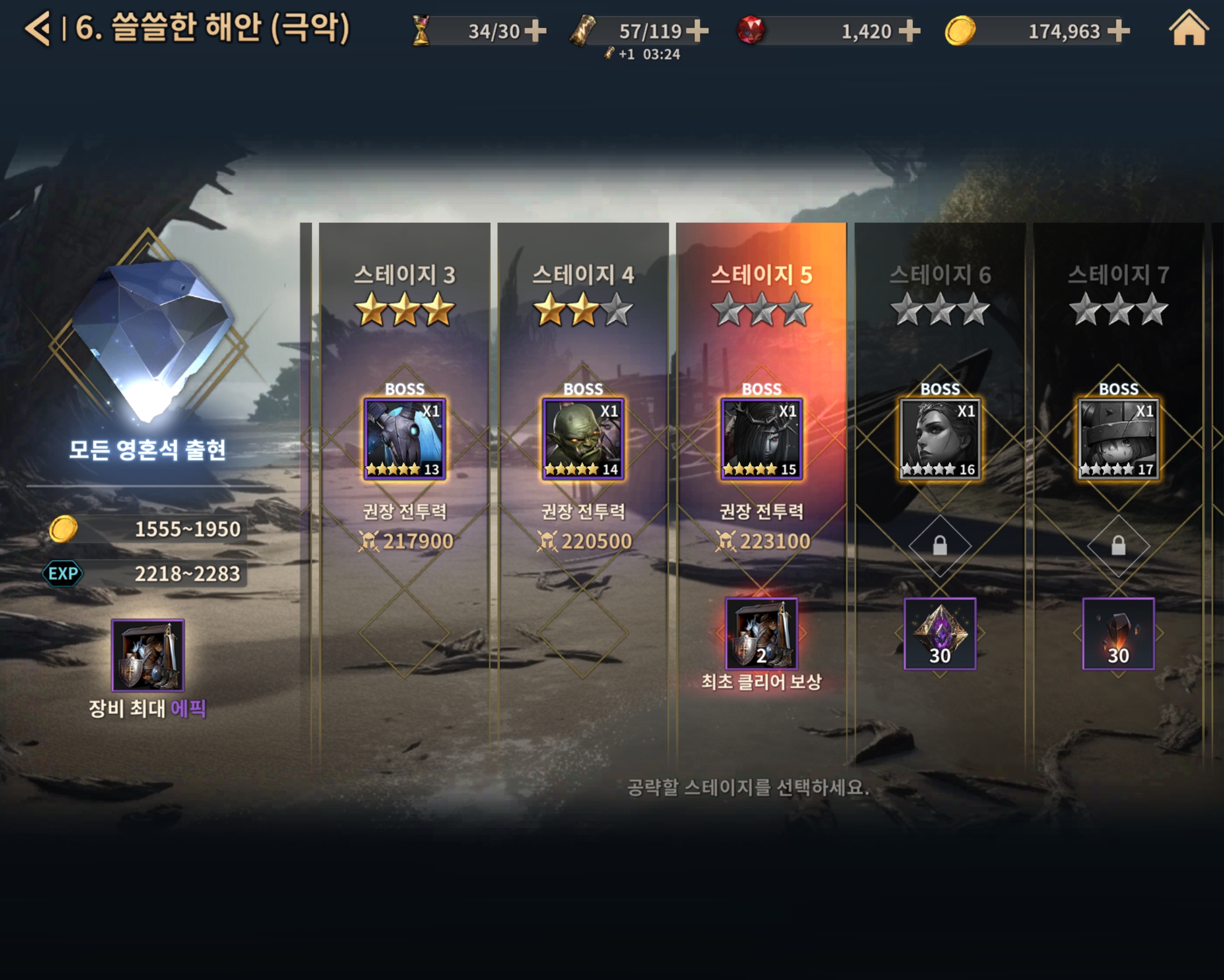Image resolution: width=1224 pixels, height=980 pixels.
Task: View the Stage 5 first-clear equipment reward
Action: point(761,634)
